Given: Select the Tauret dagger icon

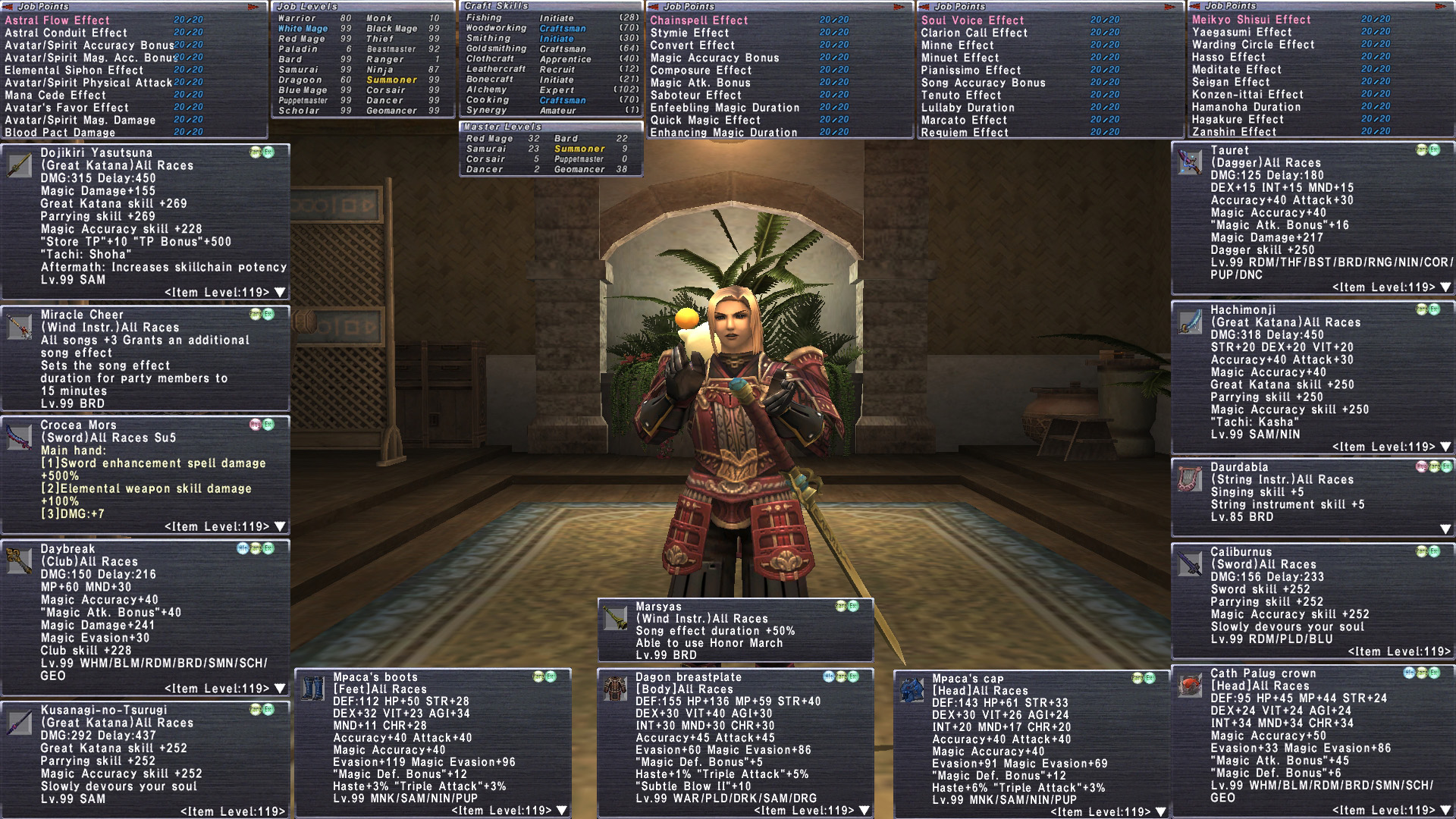Looking at the screenshot, I should click(1189, 162).
